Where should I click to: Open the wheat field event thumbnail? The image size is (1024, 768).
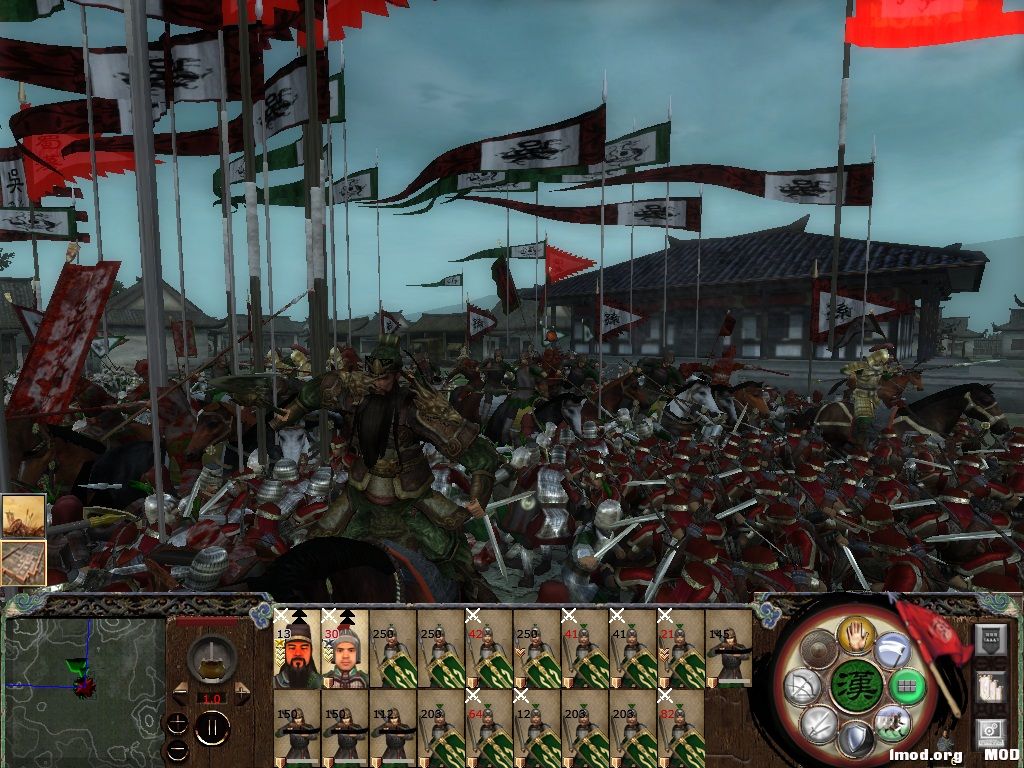(23, 517)
